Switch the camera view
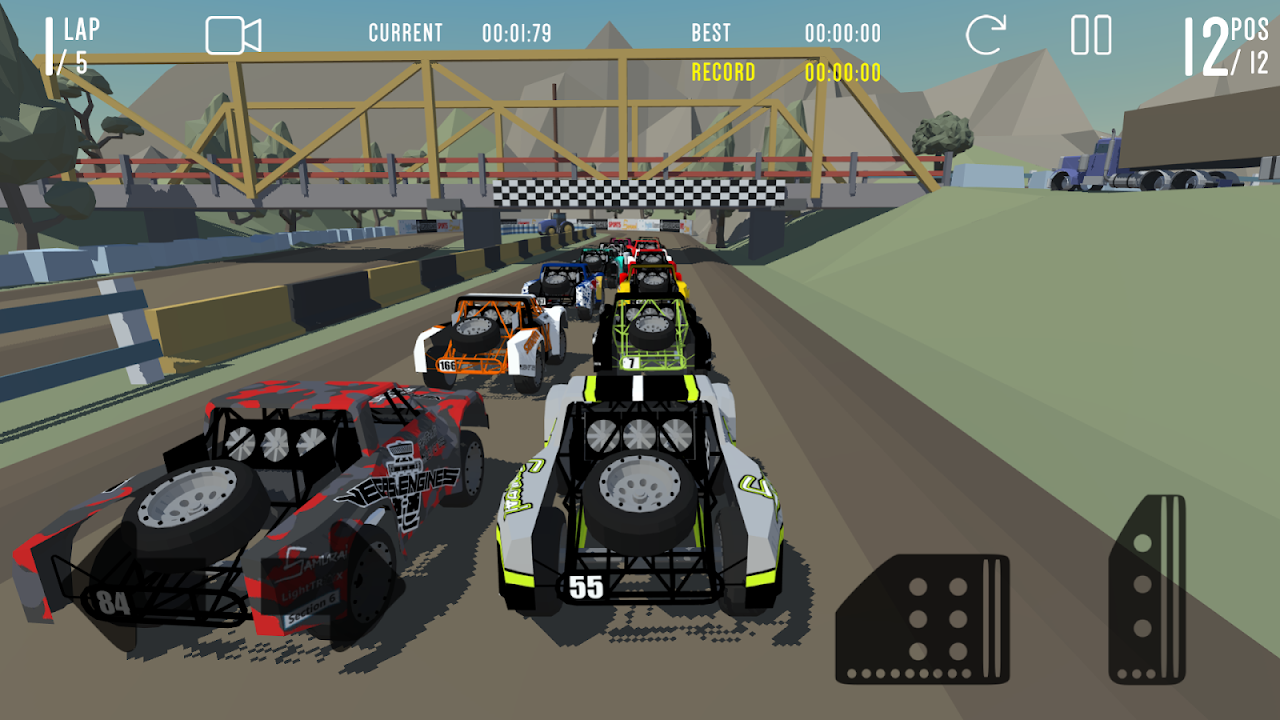Screen dimensions: 1280x720 click(233, 35)
